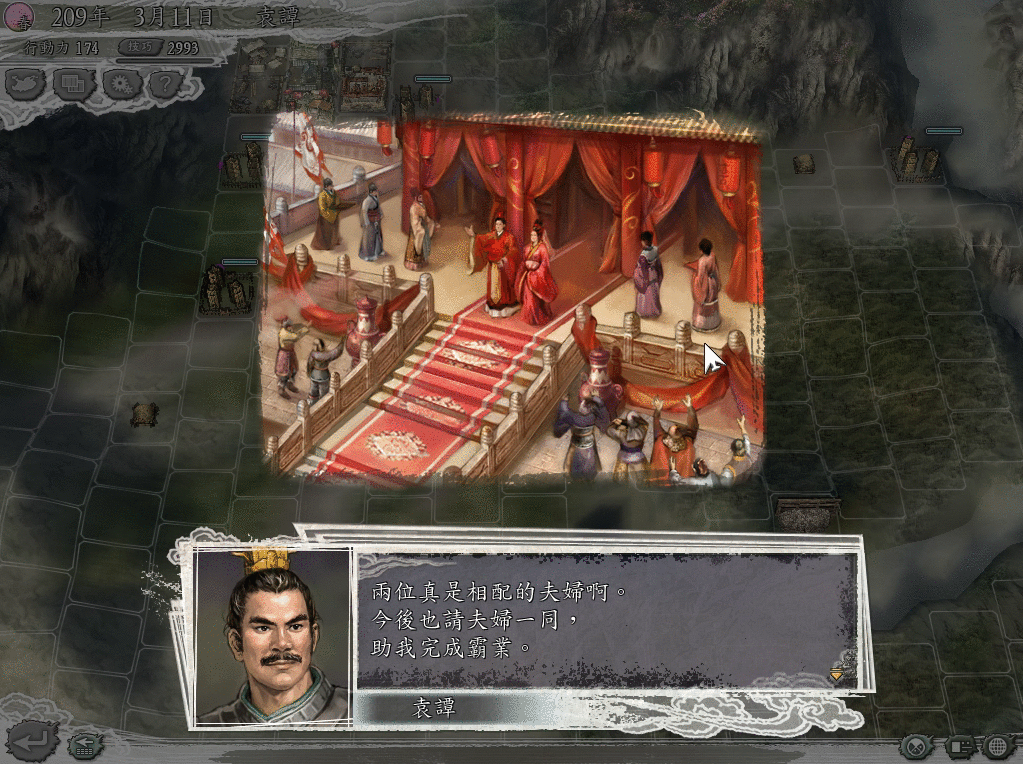The image size is (1023, 764).
Task: Open the overlapping windows list button
Action: pos(74,84)
